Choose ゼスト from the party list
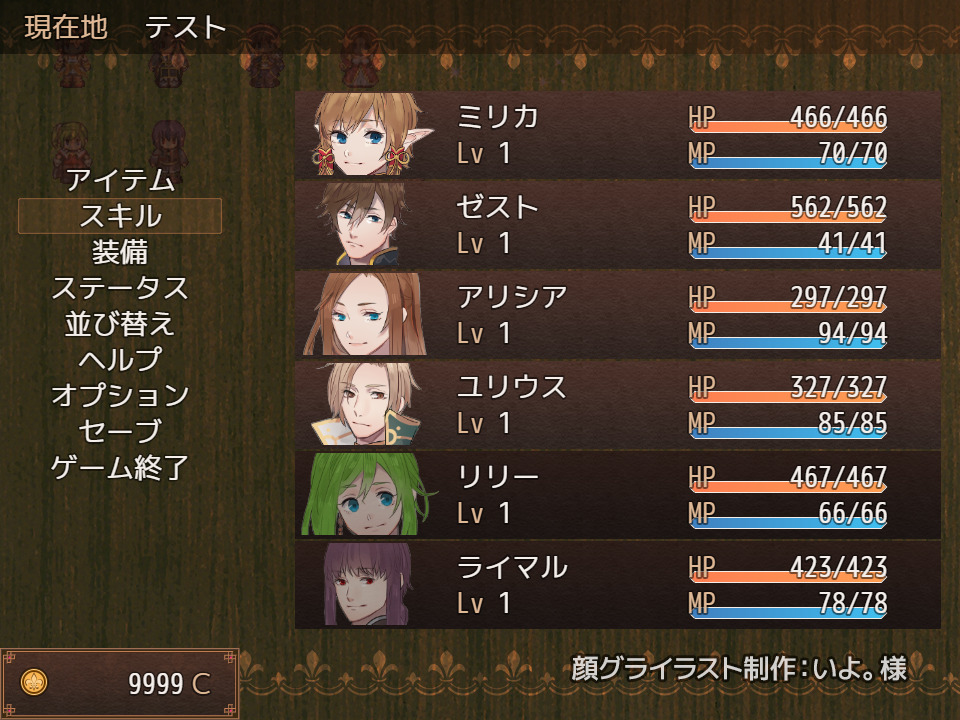960x720 pixels. tap(617, 225)
